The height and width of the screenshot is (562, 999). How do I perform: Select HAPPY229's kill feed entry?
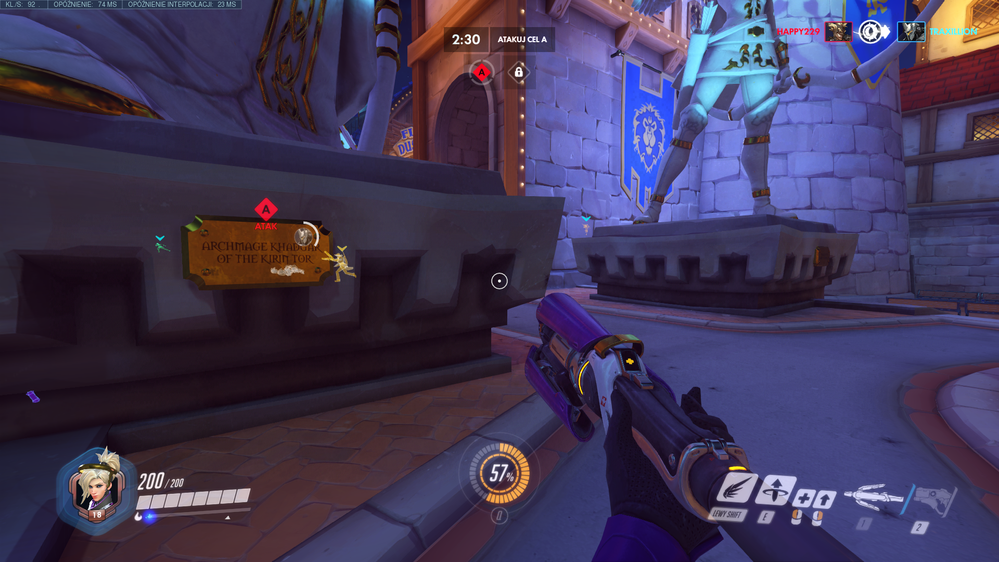pos(798,32)
